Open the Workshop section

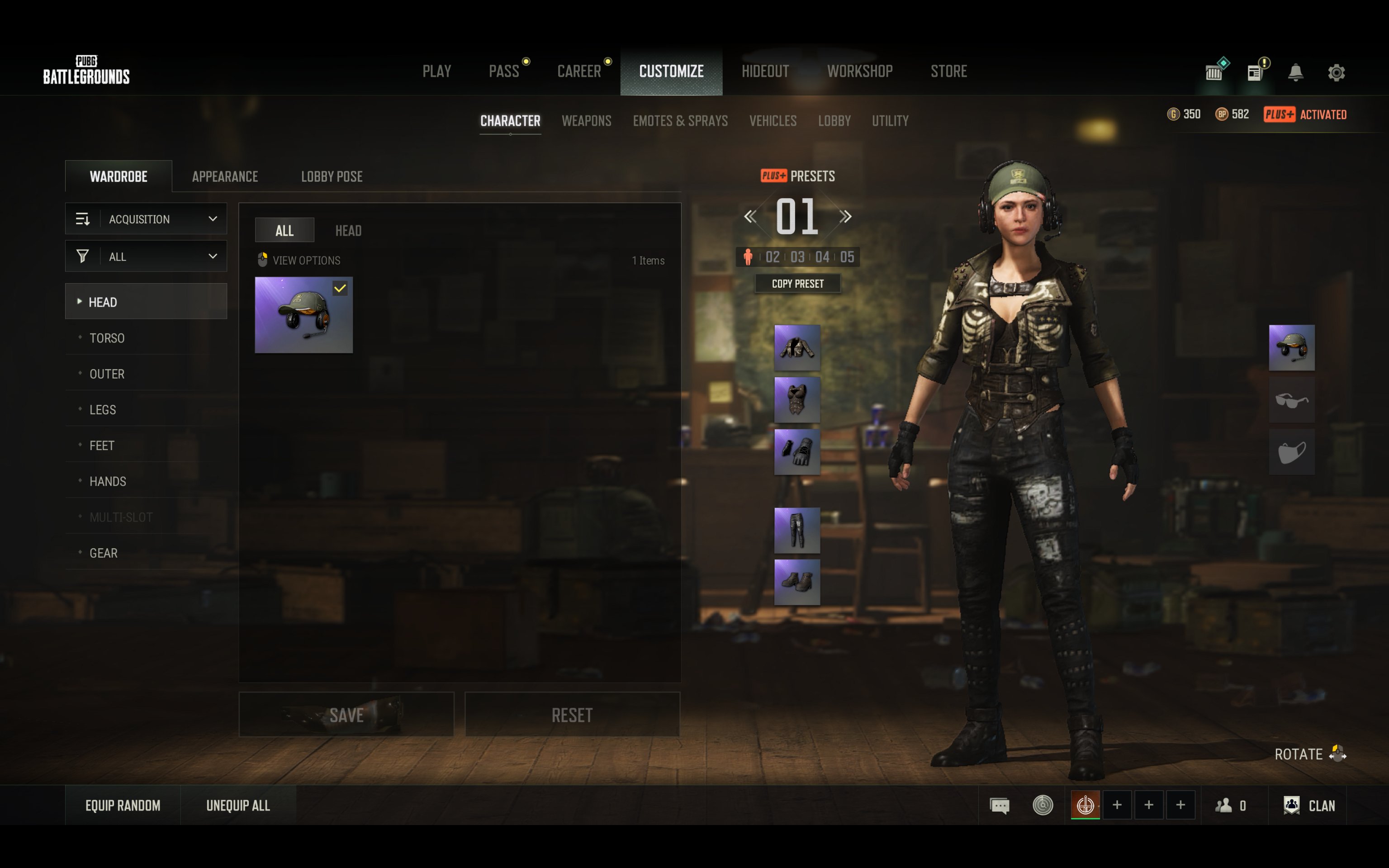point(859,71)
